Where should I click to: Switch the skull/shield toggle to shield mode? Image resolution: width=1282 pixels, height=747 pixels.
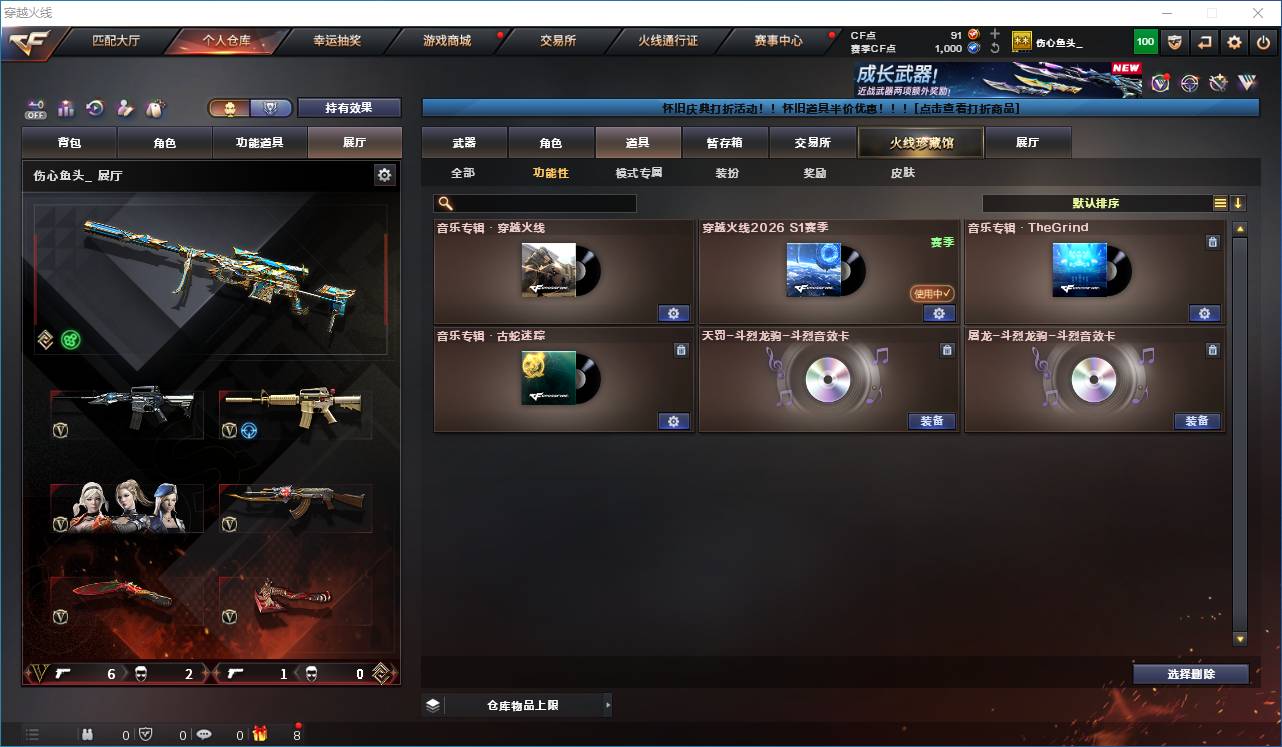coord(272,106)
